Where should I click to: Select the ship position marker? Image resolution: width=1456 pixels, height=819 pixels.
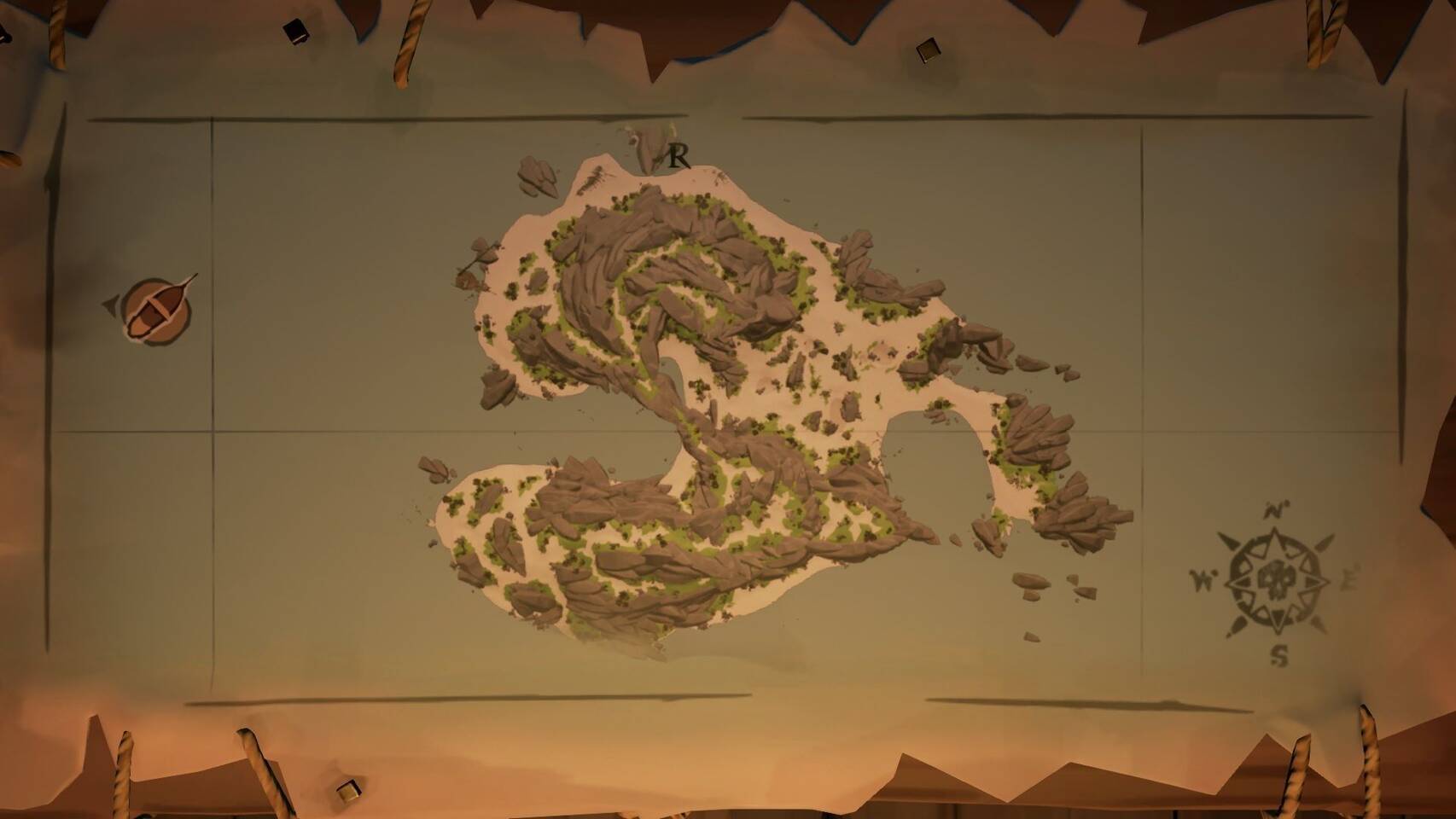click(x=155, y=309)
